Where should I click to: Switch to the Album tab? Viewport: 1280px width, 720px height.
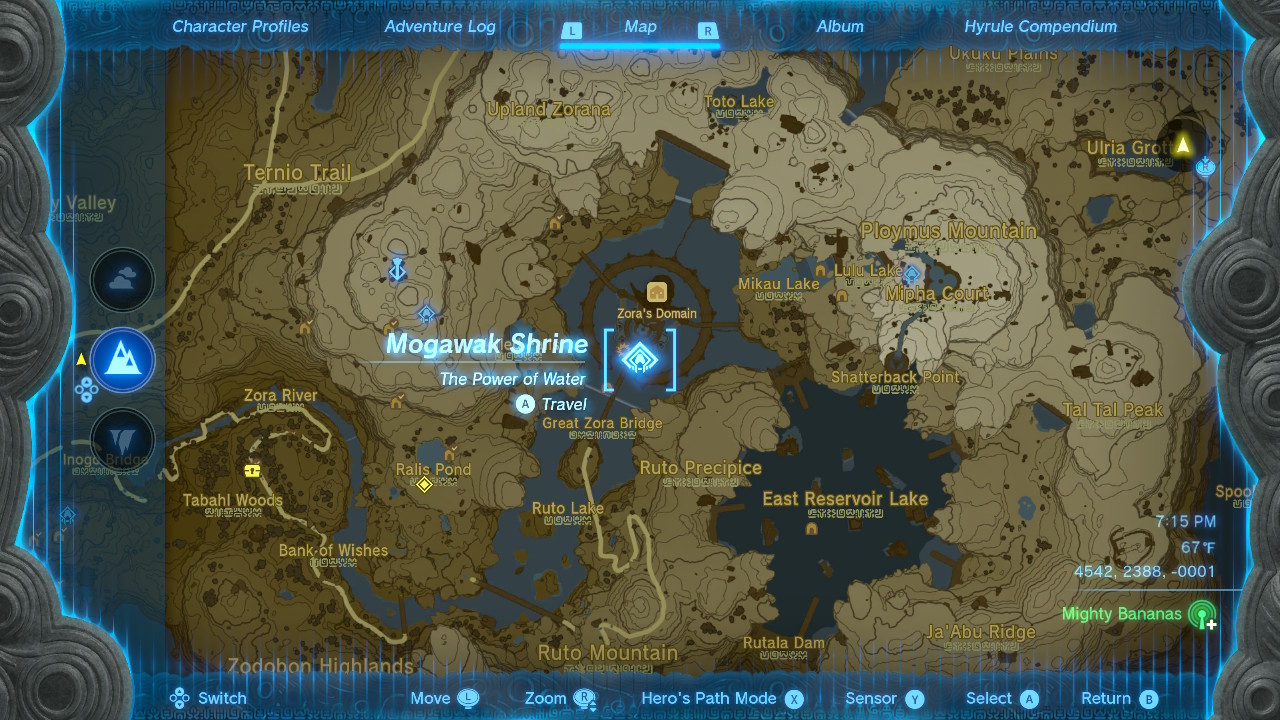[x=840, y=26]
